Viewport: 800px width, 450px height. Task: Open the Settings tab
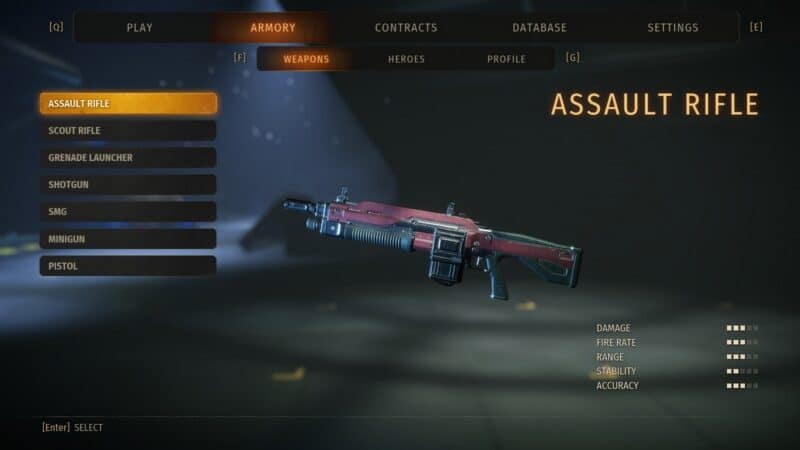673,28
